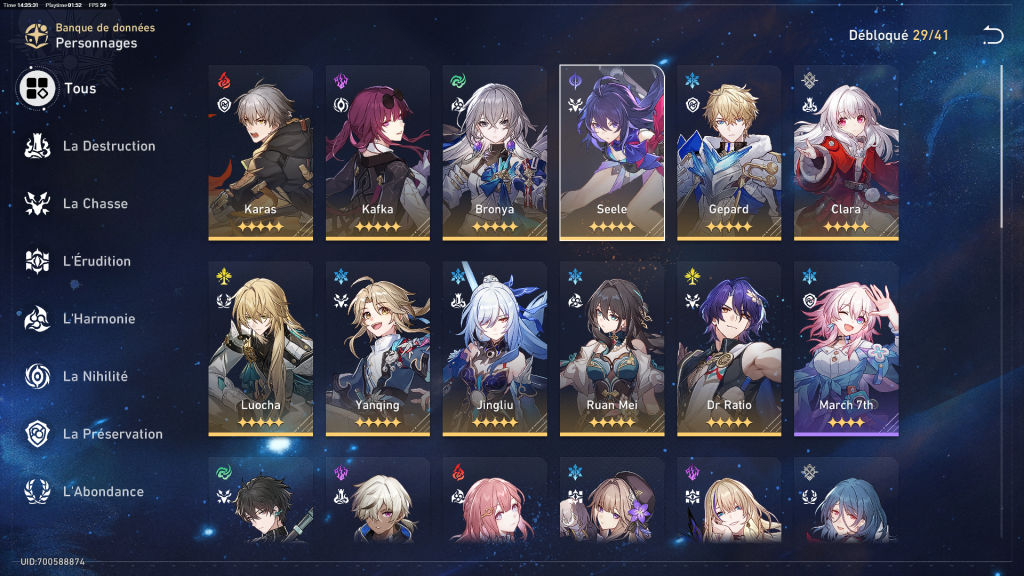Select the Ruan Mei card

point(611,348)
